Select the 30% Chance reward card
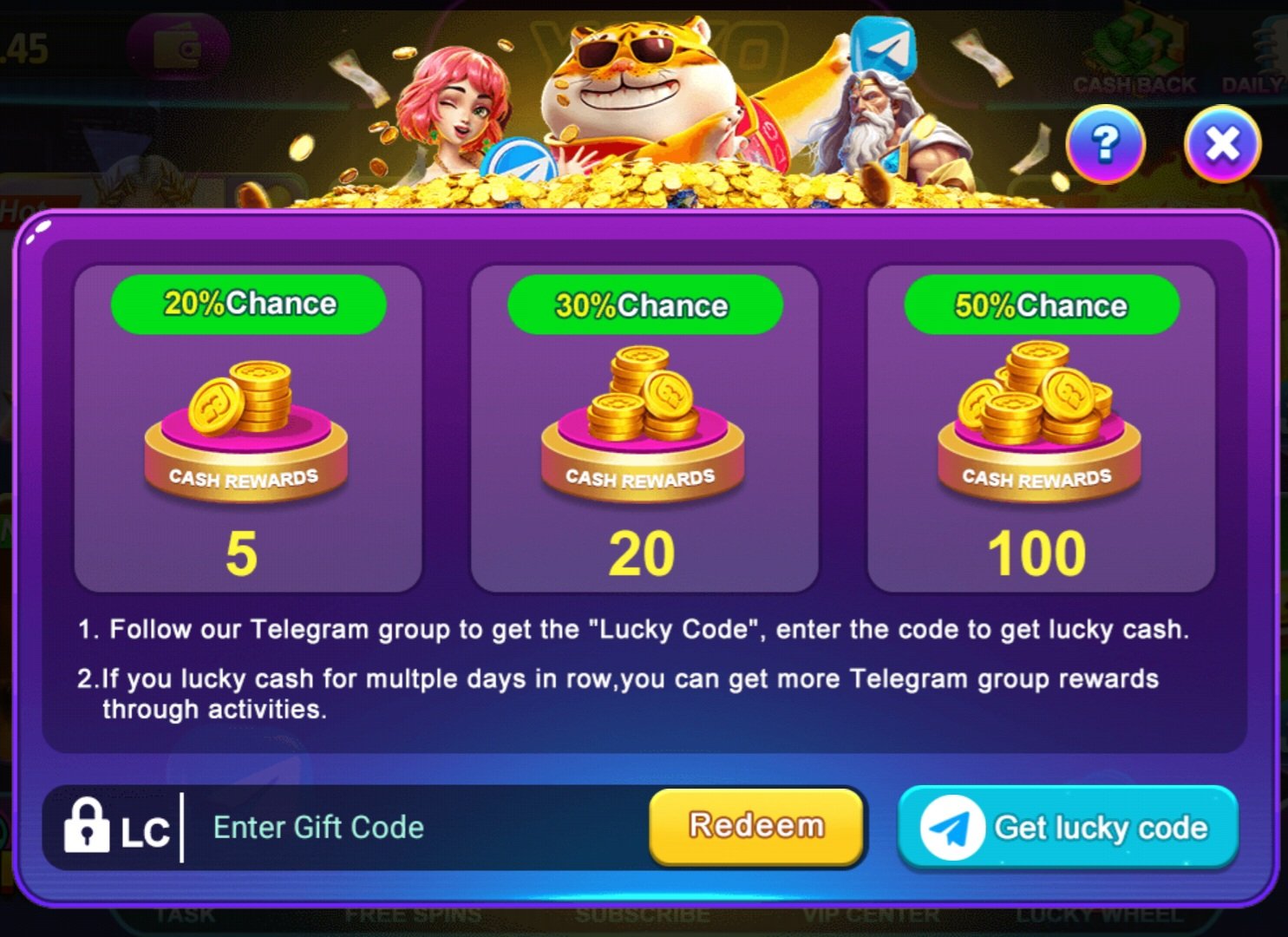The image size is (1288, 937). (x=644, y=429)
